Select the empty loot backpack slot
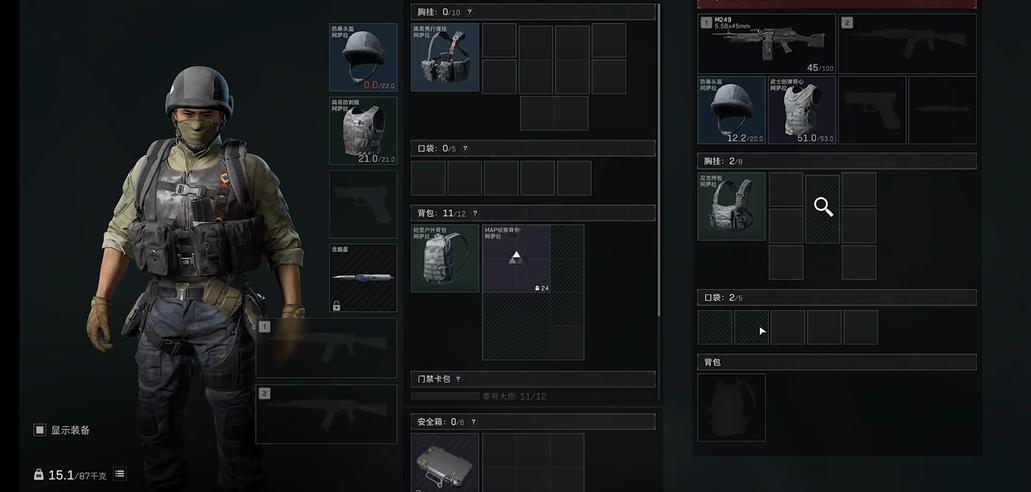Viewport: 1031px width, 492px height. click(x=731, y=407)
